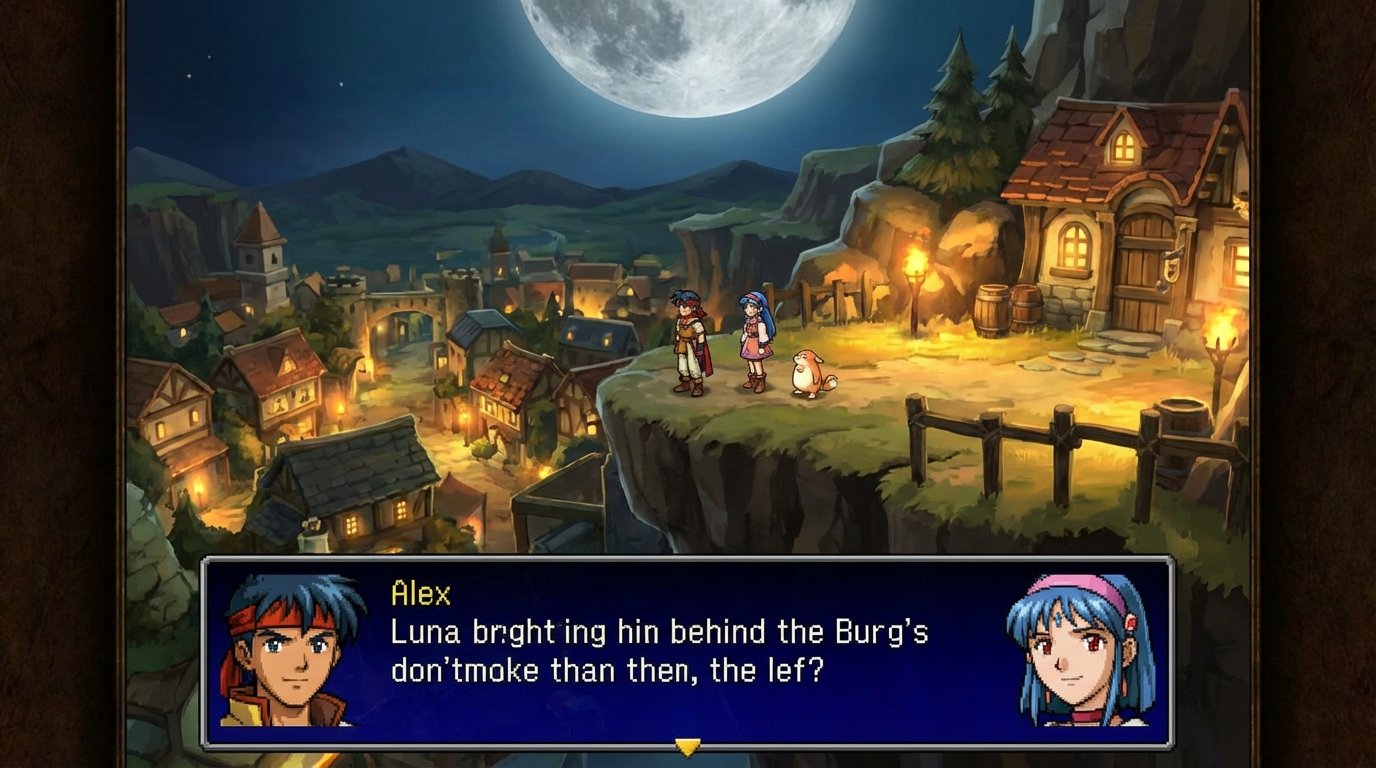Click Alex's portrait in the dialogue box

291,652
